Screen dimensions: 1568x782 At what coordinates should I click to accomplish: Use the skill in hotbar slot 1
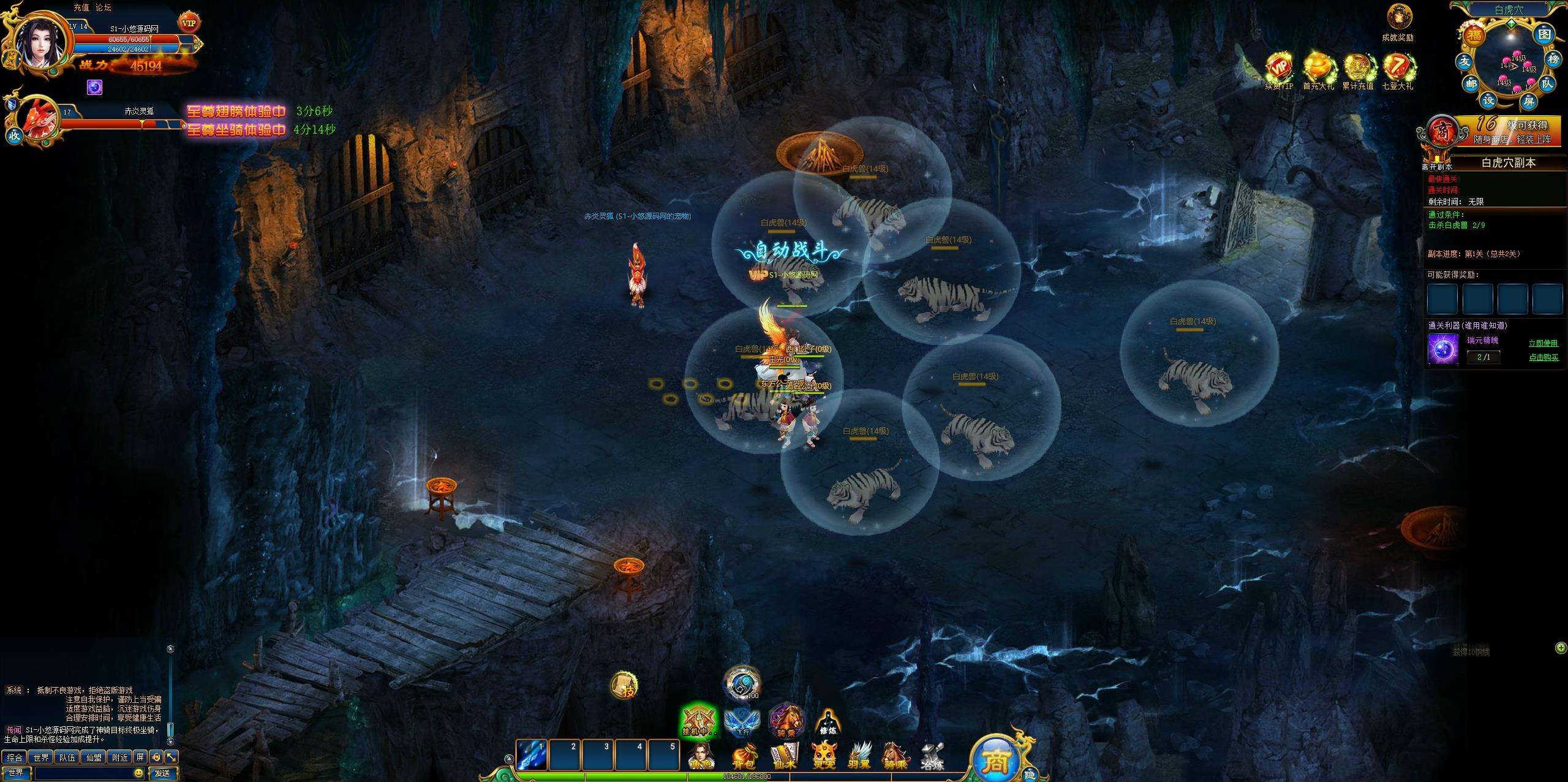531,755
